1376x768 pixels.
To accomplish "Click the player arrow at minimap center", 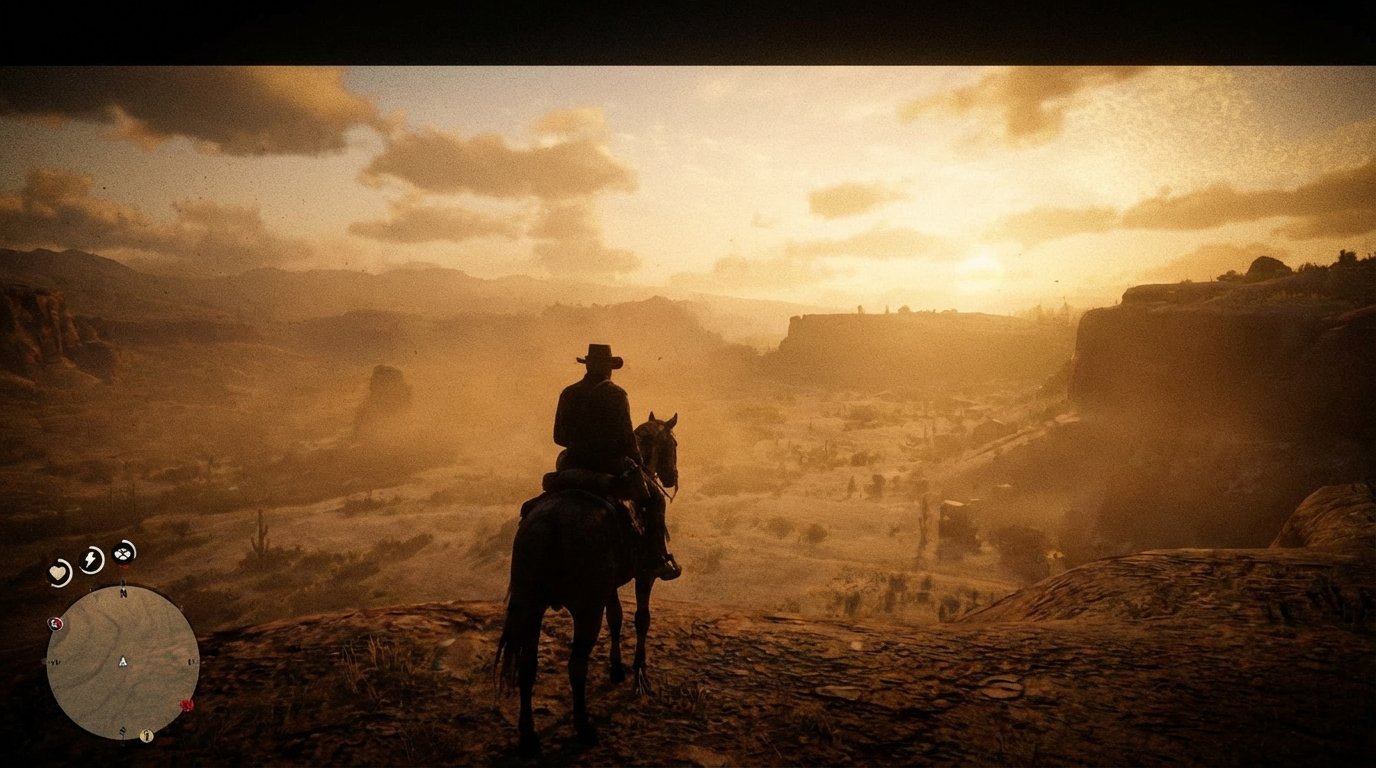I will pyautogui.click(x=122, y=662).
